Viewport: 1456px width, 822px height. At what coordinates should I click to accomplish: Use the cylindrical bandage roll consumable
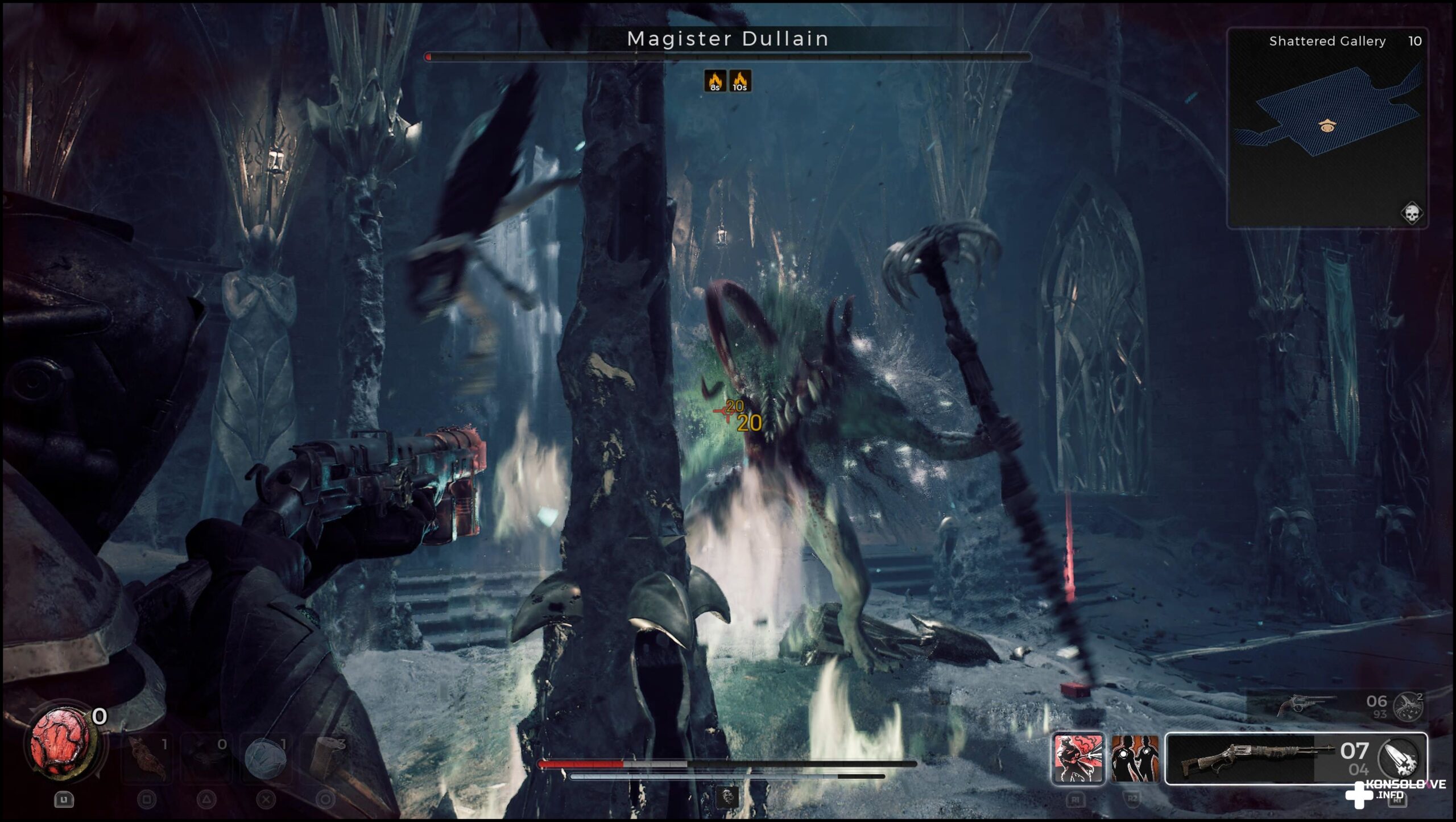[x=326, y=758]
